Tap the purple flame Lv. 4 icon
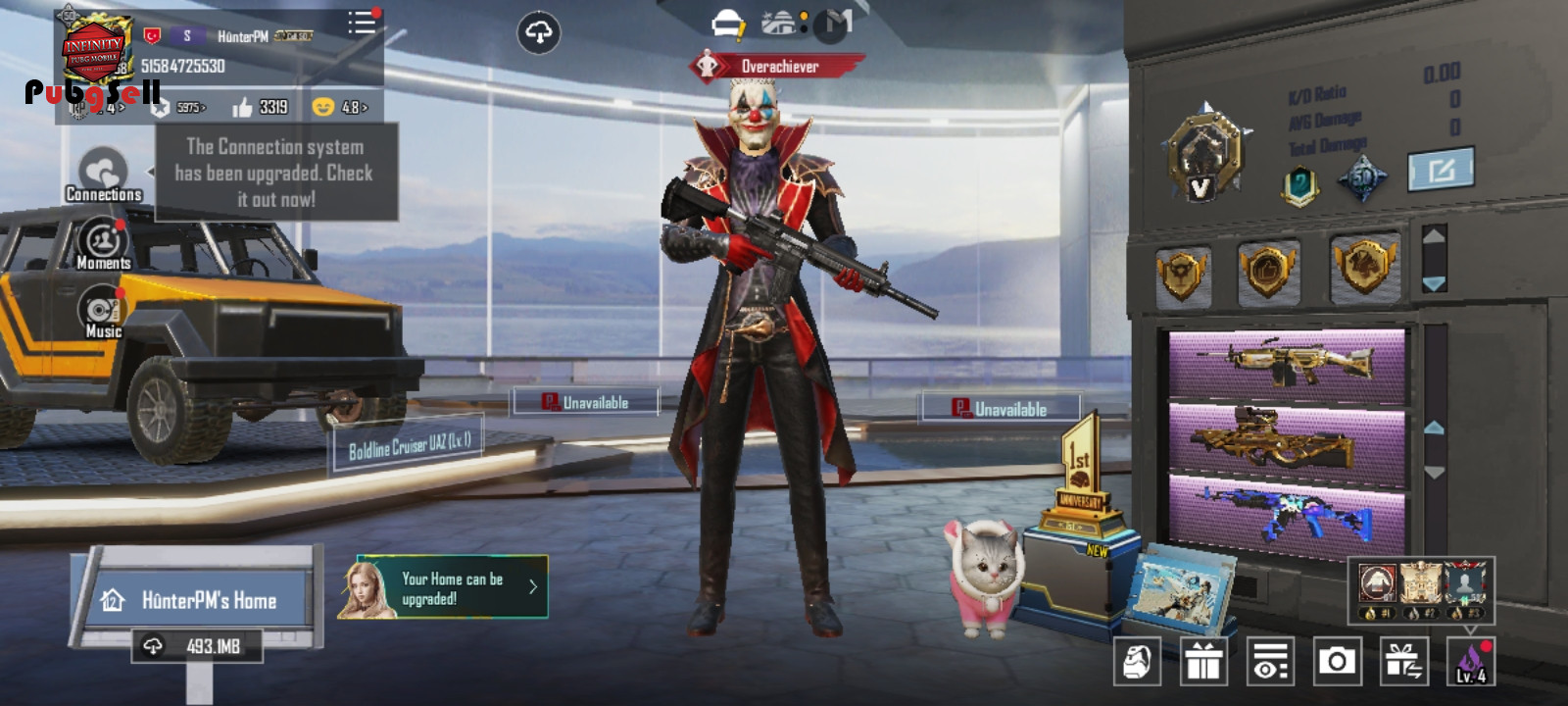1568x706 pixels. (1471, 662)
